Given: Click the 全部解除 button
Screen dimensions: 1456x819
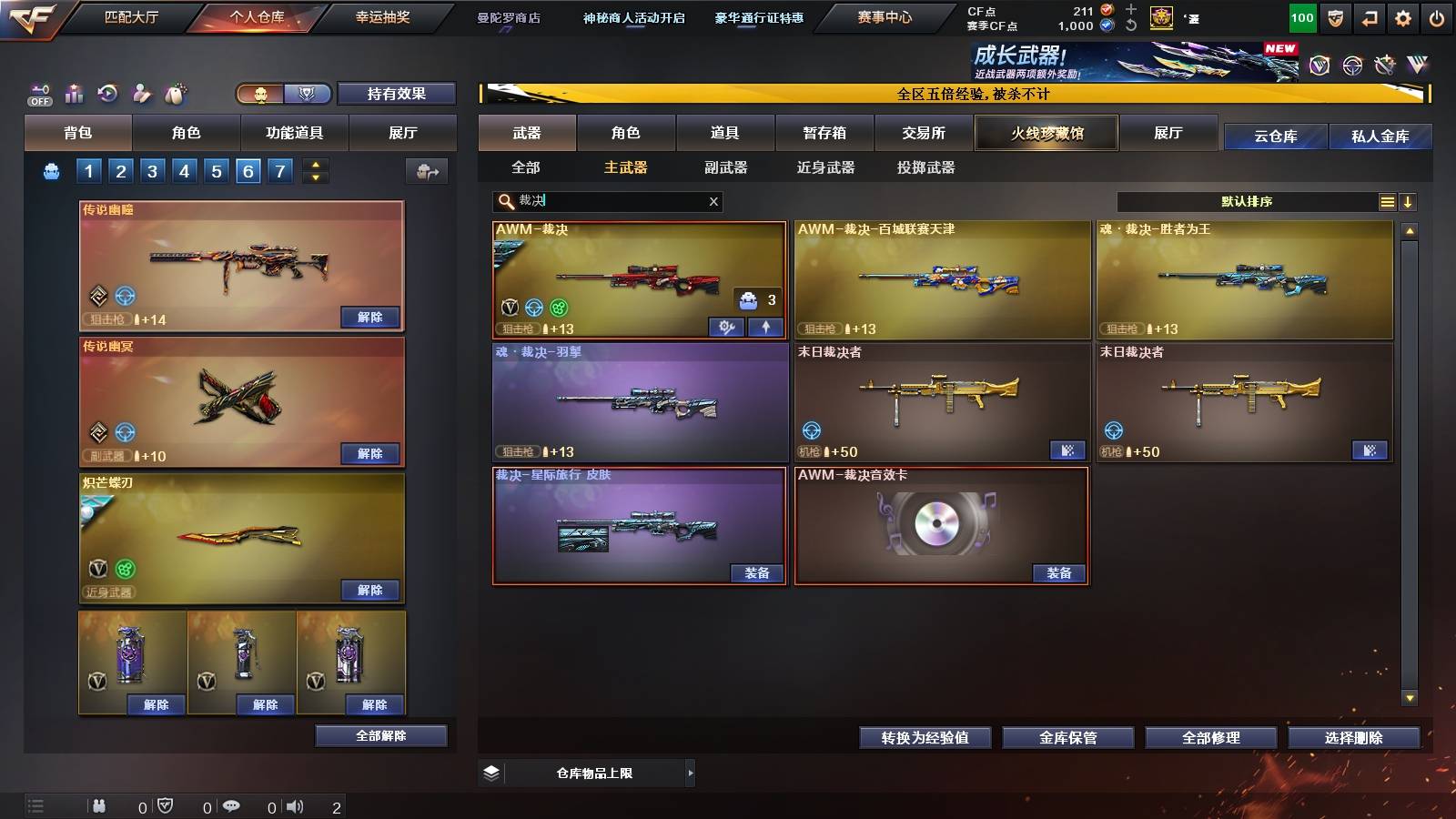Looking at the screenshot, I should pos(380,735).
